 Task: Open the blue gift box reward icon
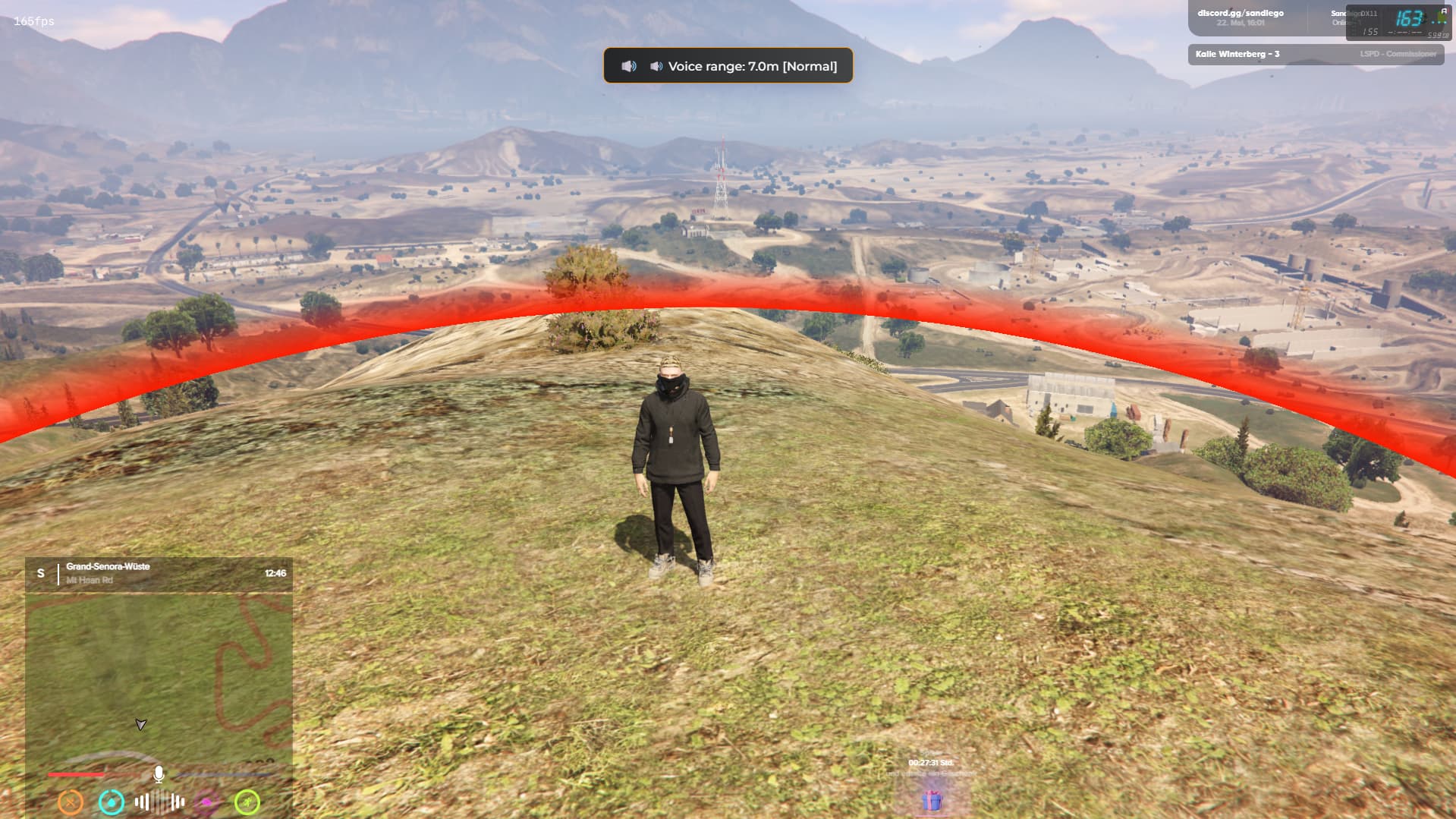932,799
